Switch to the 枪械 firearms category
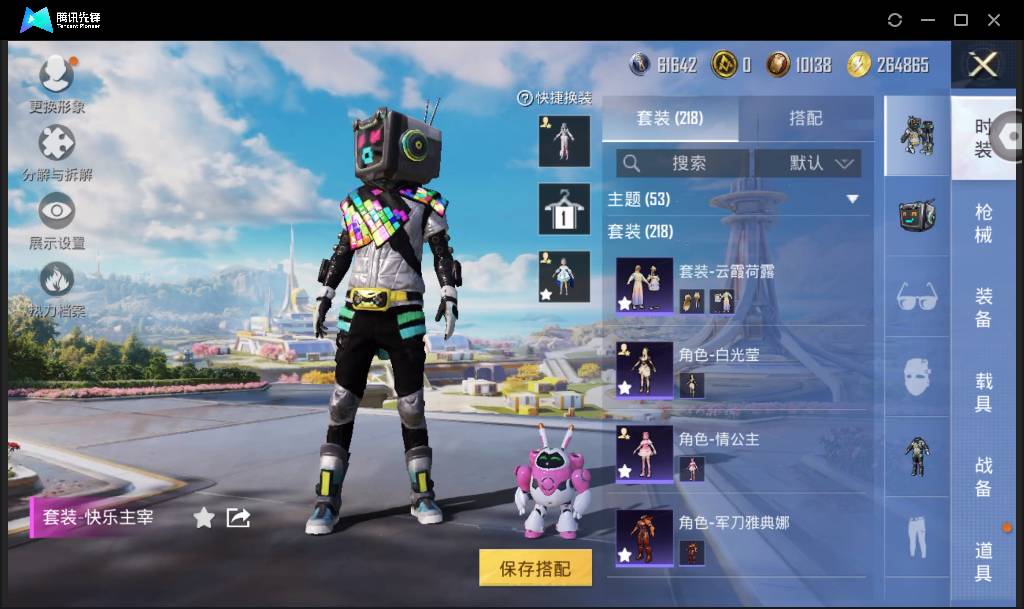Image resolution: width=1024 pixels, height=609 pixels. (984, 223)
